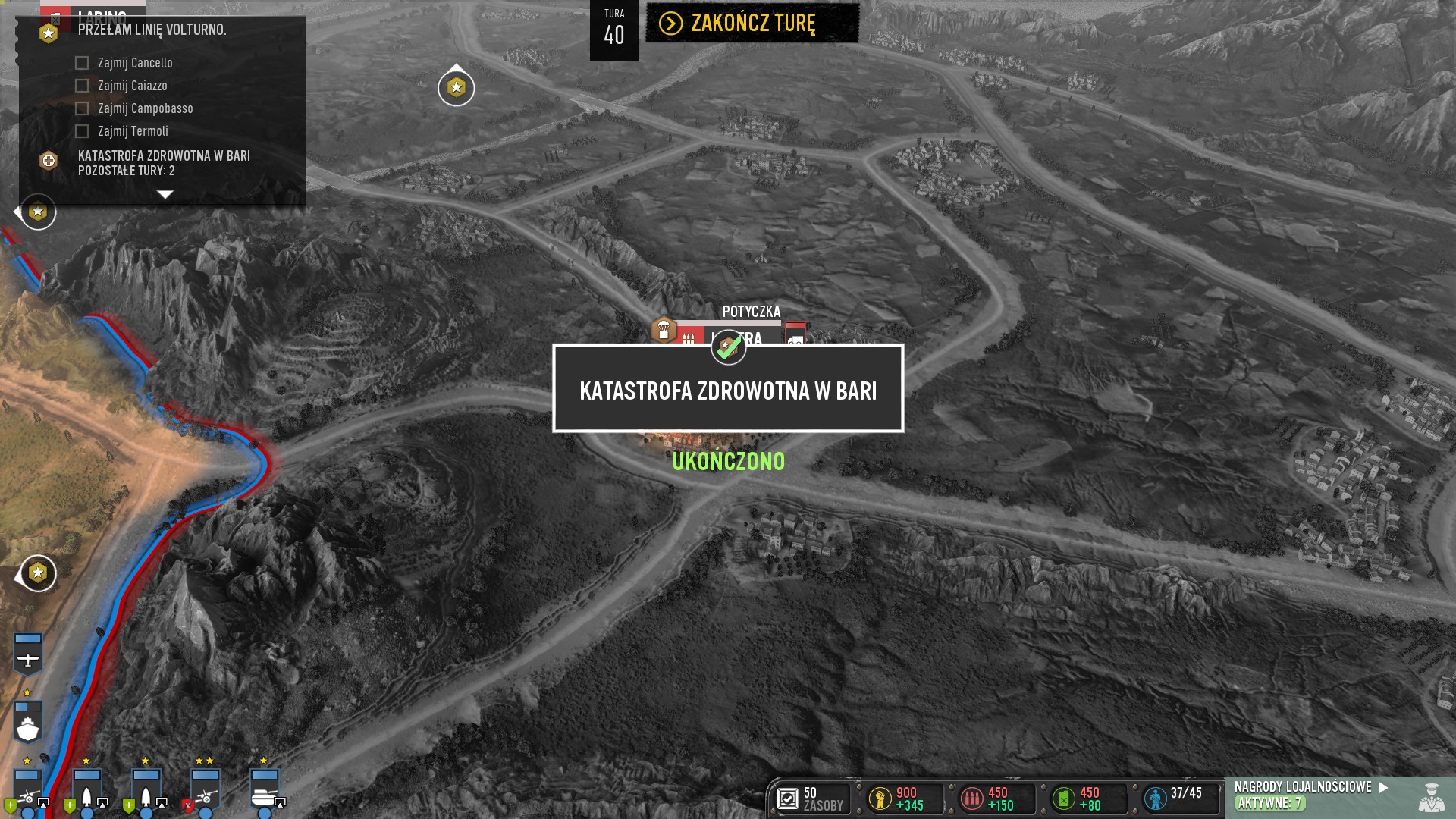The height and width of the screenshot is (819, 1456).
Task: Click the star objective marker beside the turn counter
Action: [x=456, y=88]
